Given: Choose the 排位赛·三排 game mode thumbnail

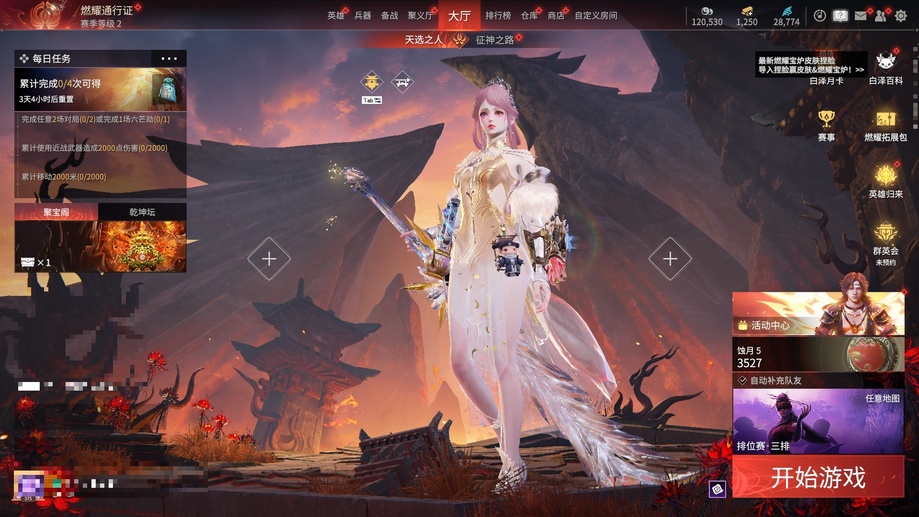Looking at the screenshot, I should pyautogui.click(x=817, y=421).
